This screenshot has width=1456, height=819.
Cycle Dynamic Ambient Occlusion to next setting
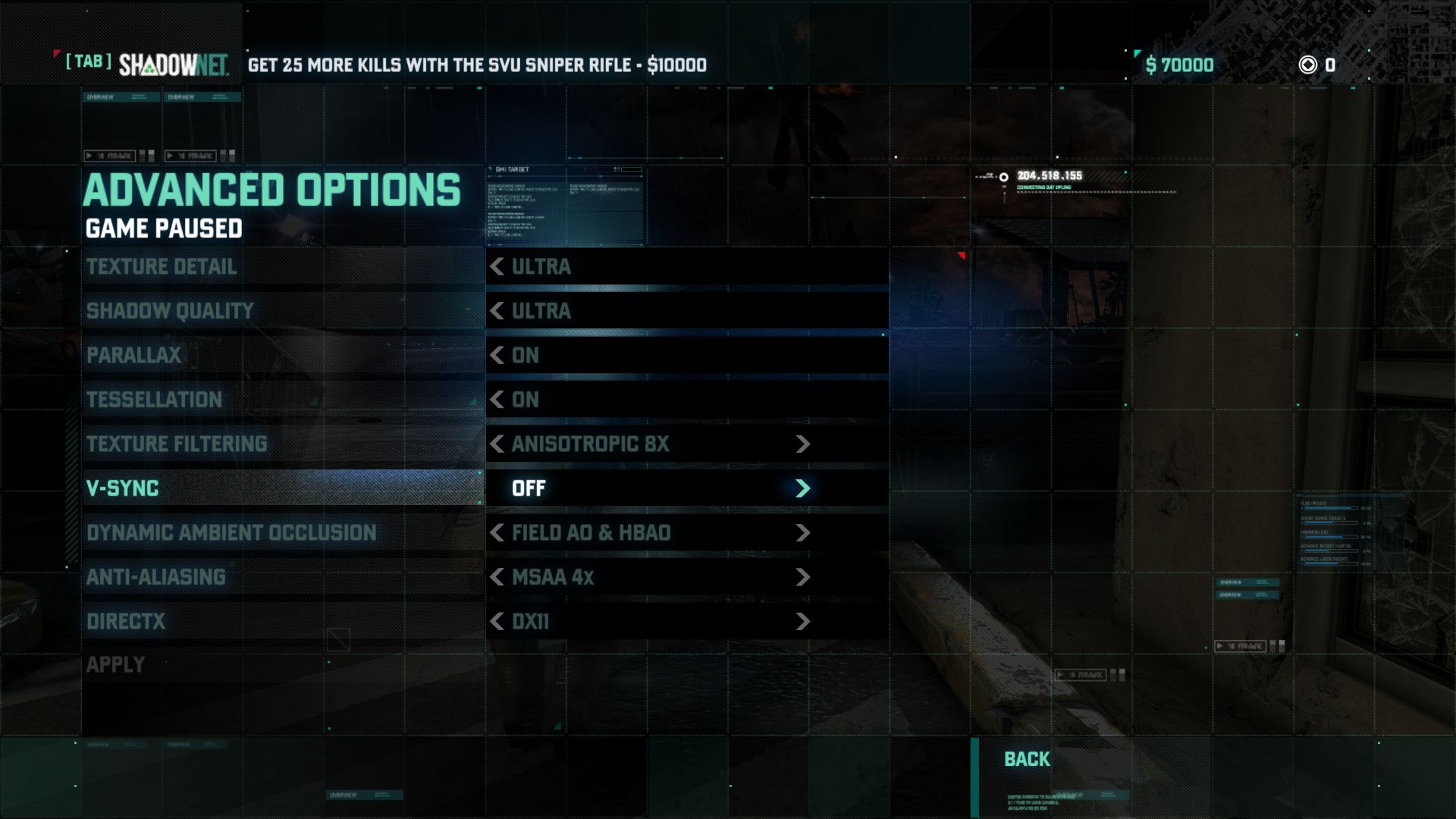coord(803,533)
